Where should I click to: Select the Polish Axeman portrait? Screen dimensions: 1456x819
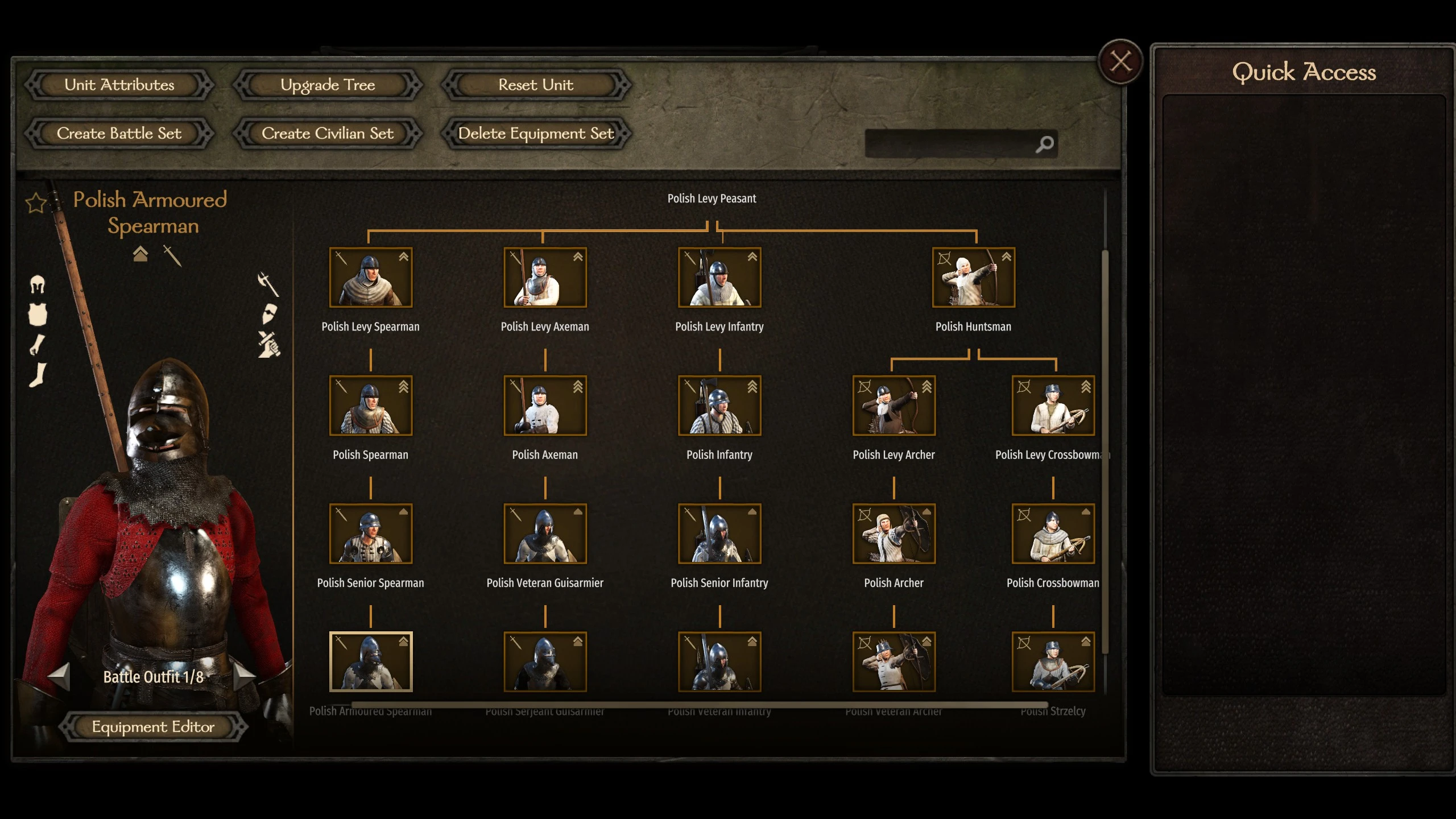[x=545, y=406]
